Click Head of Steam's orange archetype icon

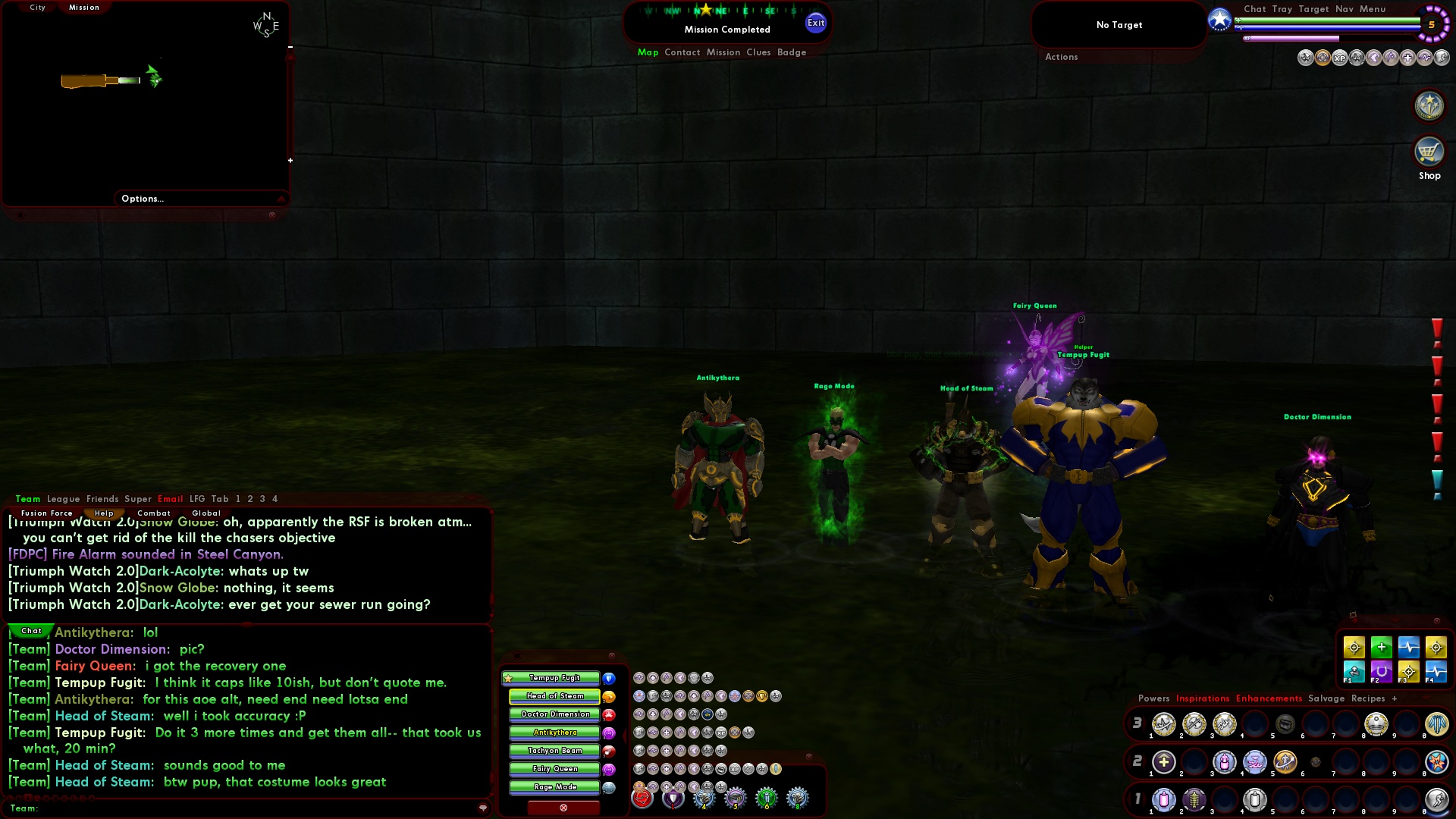click(x=609, y=696)
